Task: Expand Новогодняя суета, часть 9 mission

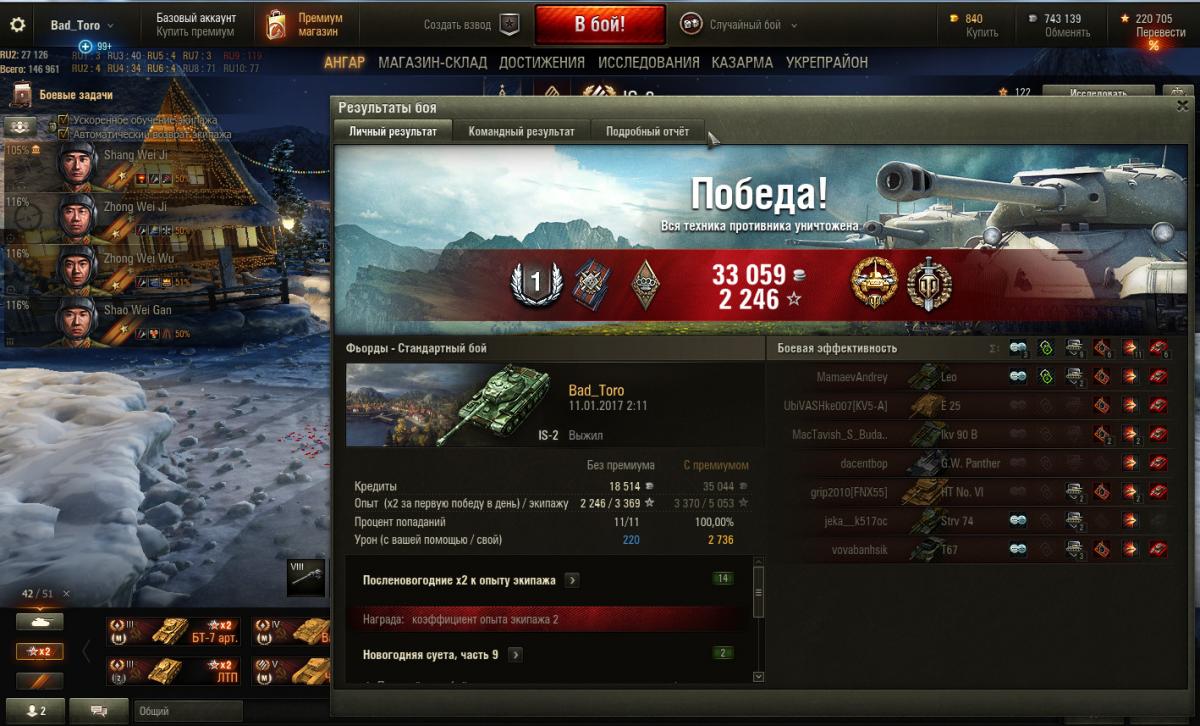Action: (515, 655)
